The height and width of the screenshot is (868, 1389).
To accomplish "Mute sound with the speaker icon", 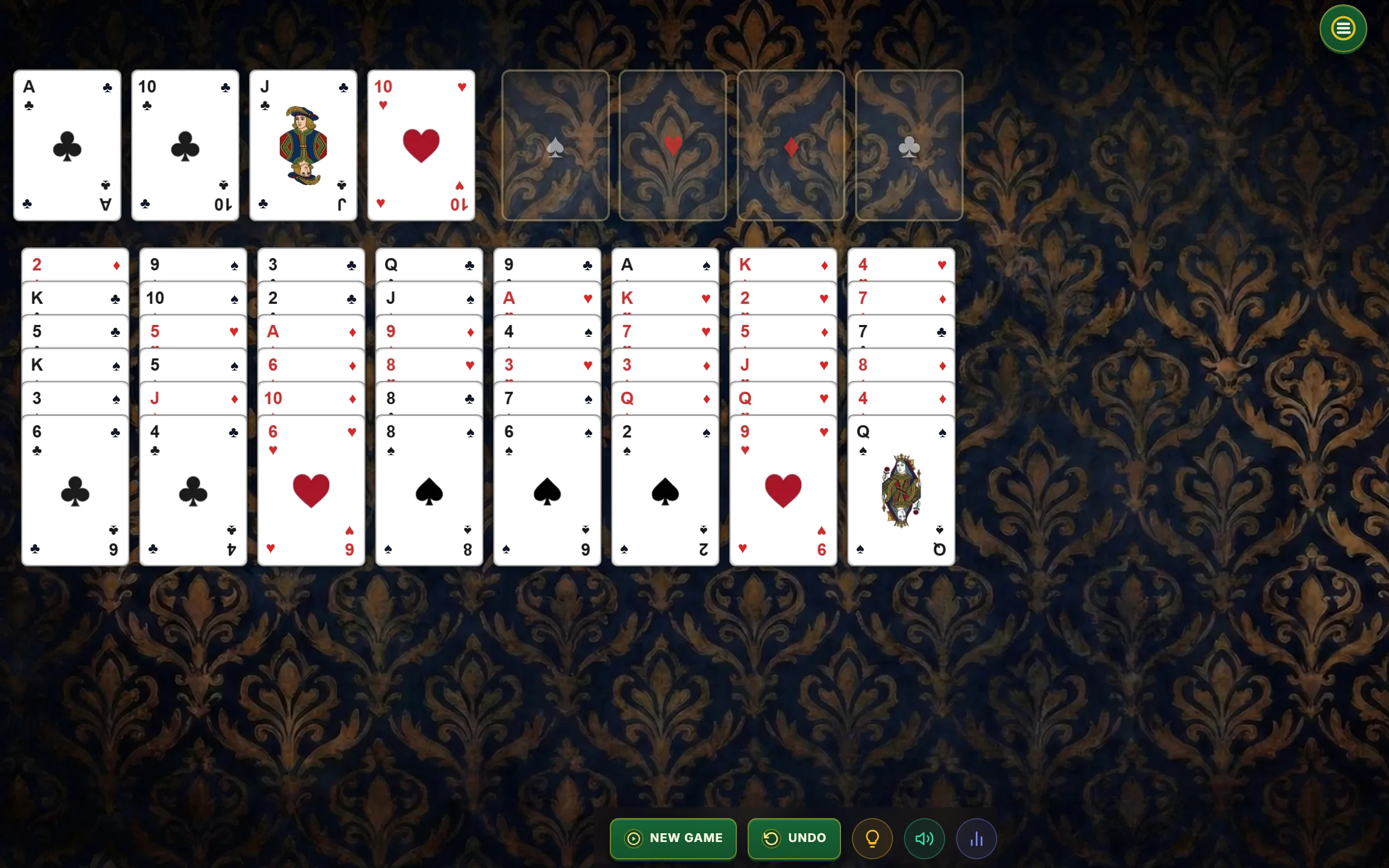I will click(923, 838).
